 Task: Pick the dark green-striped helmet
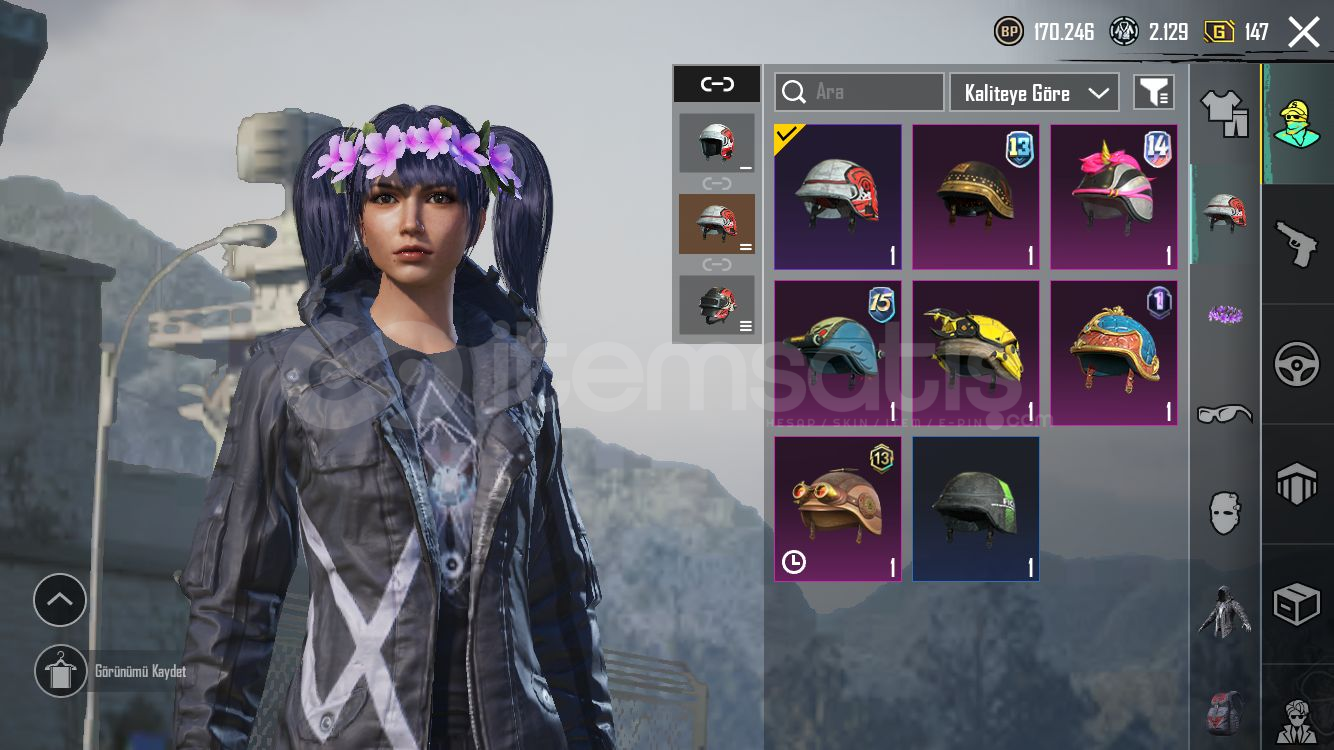[x=975, y=509]
